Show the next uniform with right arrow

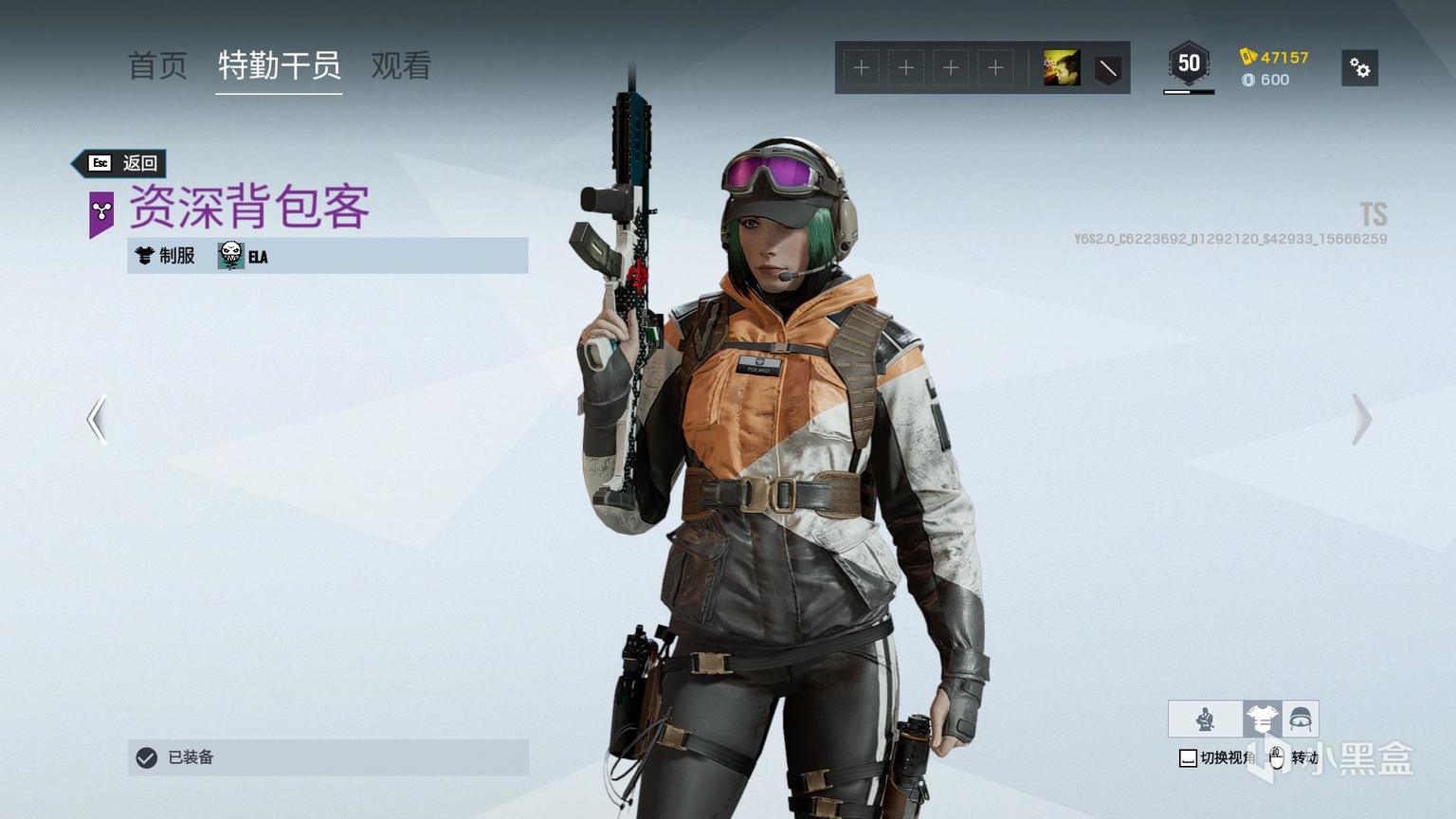(1361, 419)
